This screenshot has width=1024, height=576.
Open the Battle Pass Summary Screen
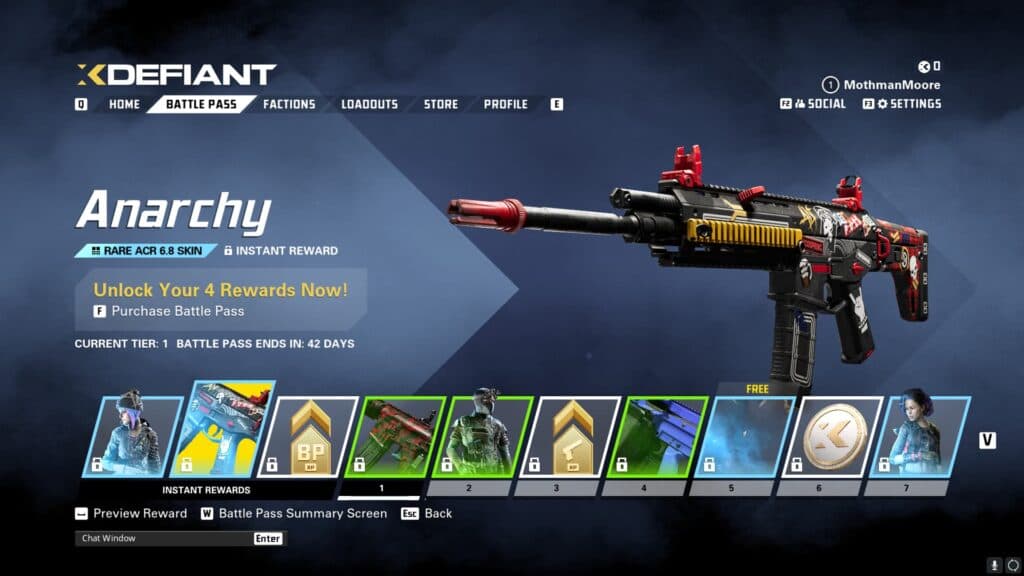click(x=301, y=513)
